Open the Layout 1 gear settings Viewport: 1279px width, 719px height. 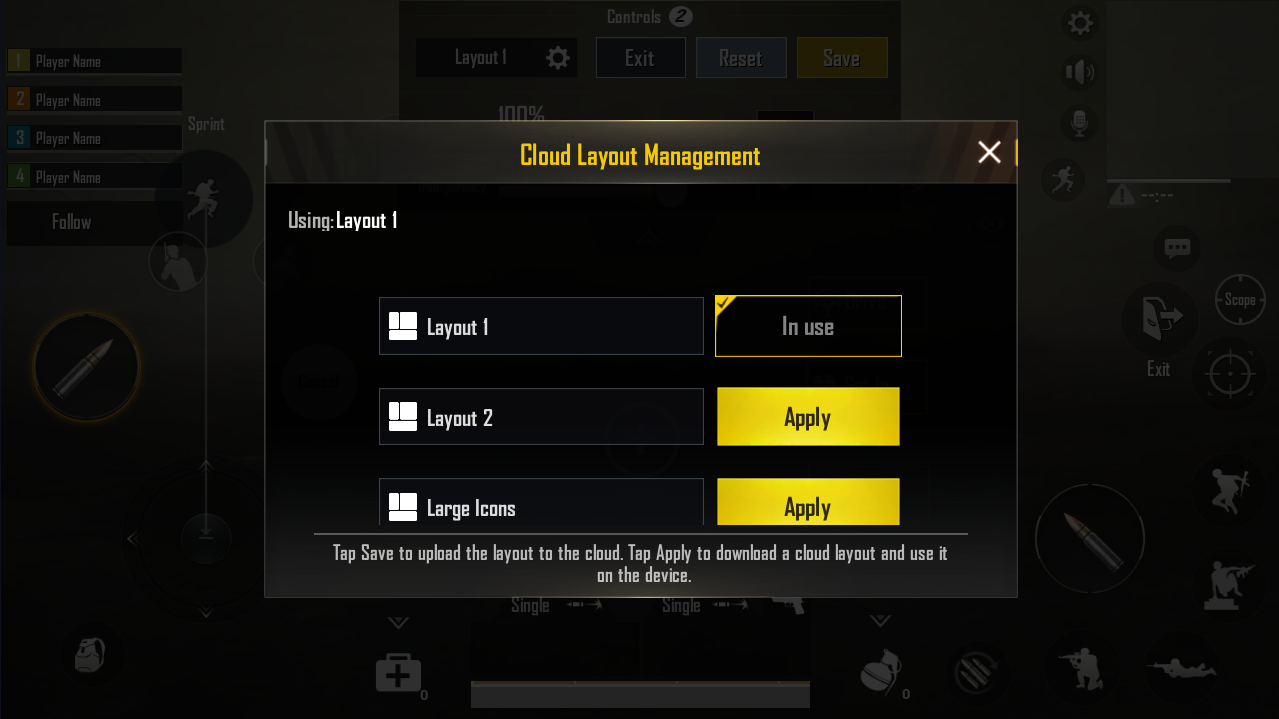tap(558, 58)
